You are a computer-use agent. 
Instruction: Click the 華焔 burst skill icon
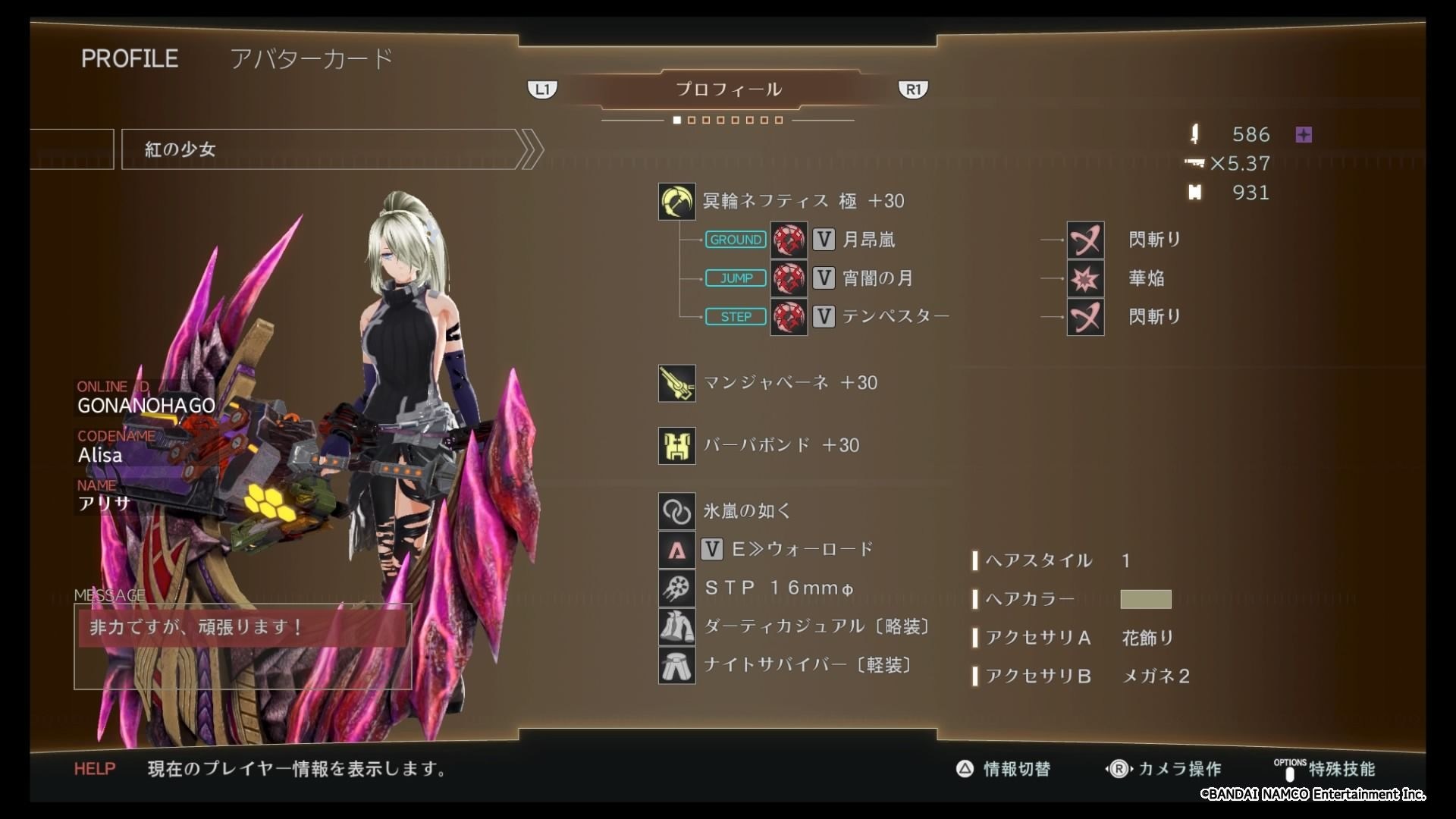point(1086,278)
